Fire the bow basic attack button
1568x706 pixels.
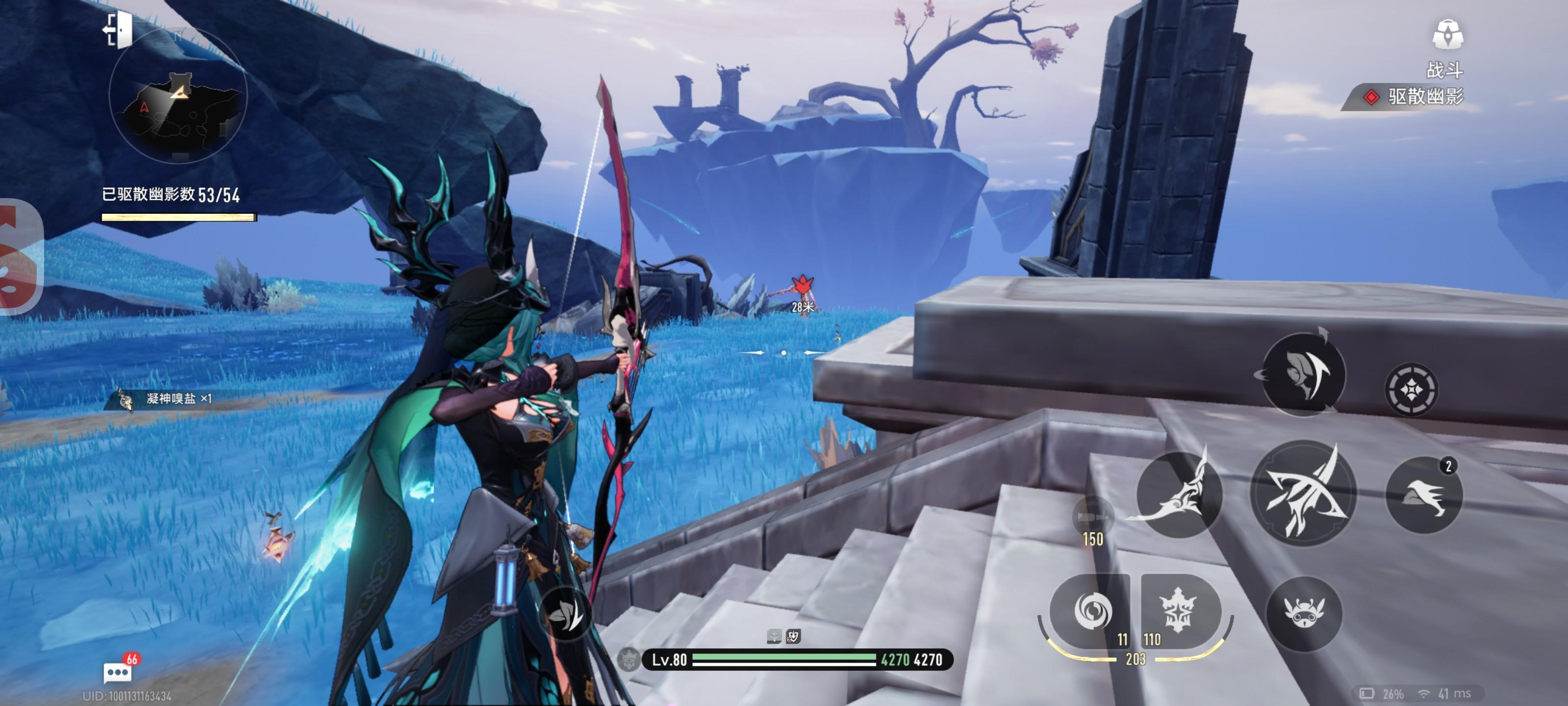(x=1302, y=492)
